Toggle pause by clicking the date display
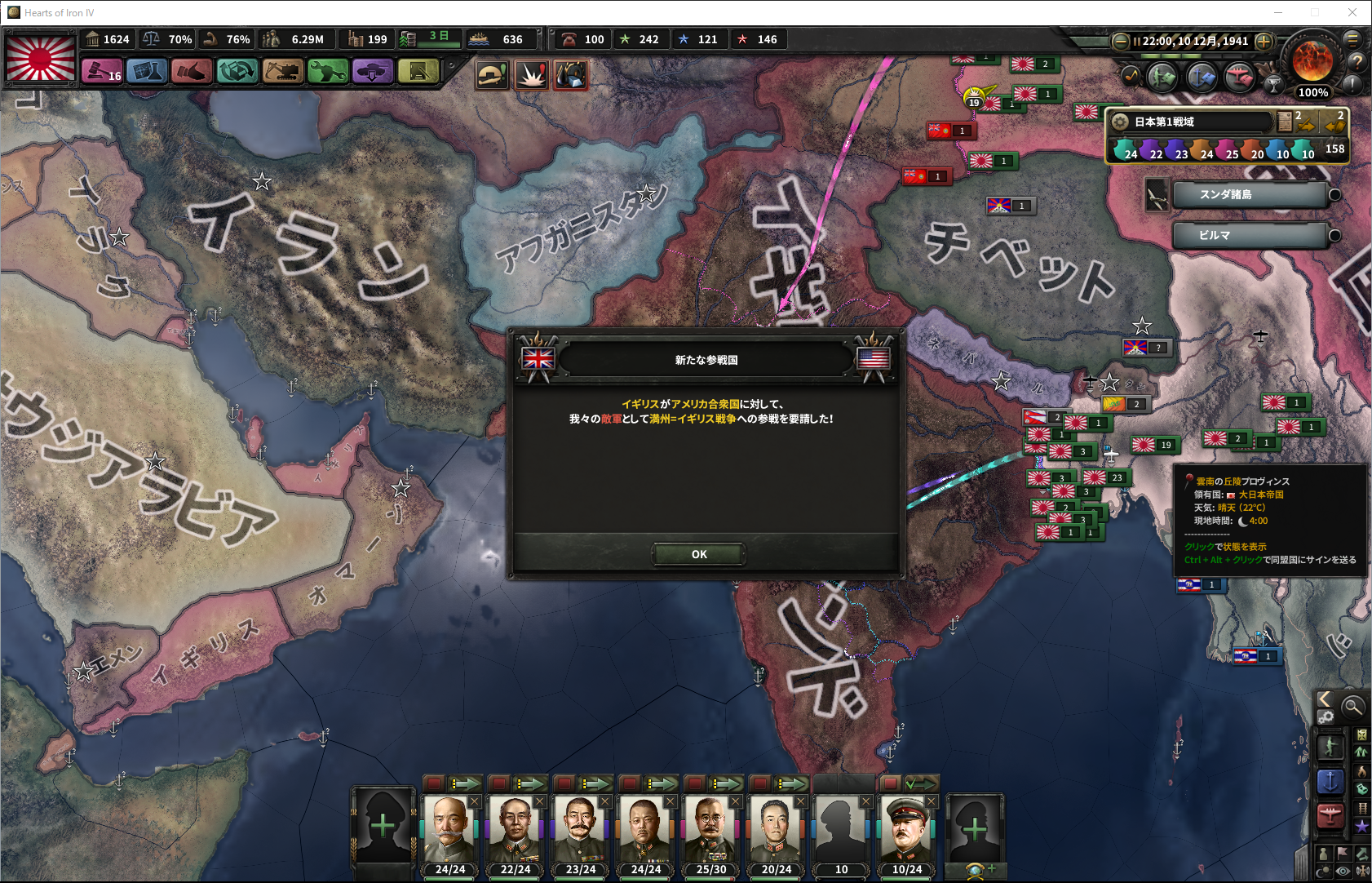The width and height of the screenshot is (1372, 883). pos(1194,41)
